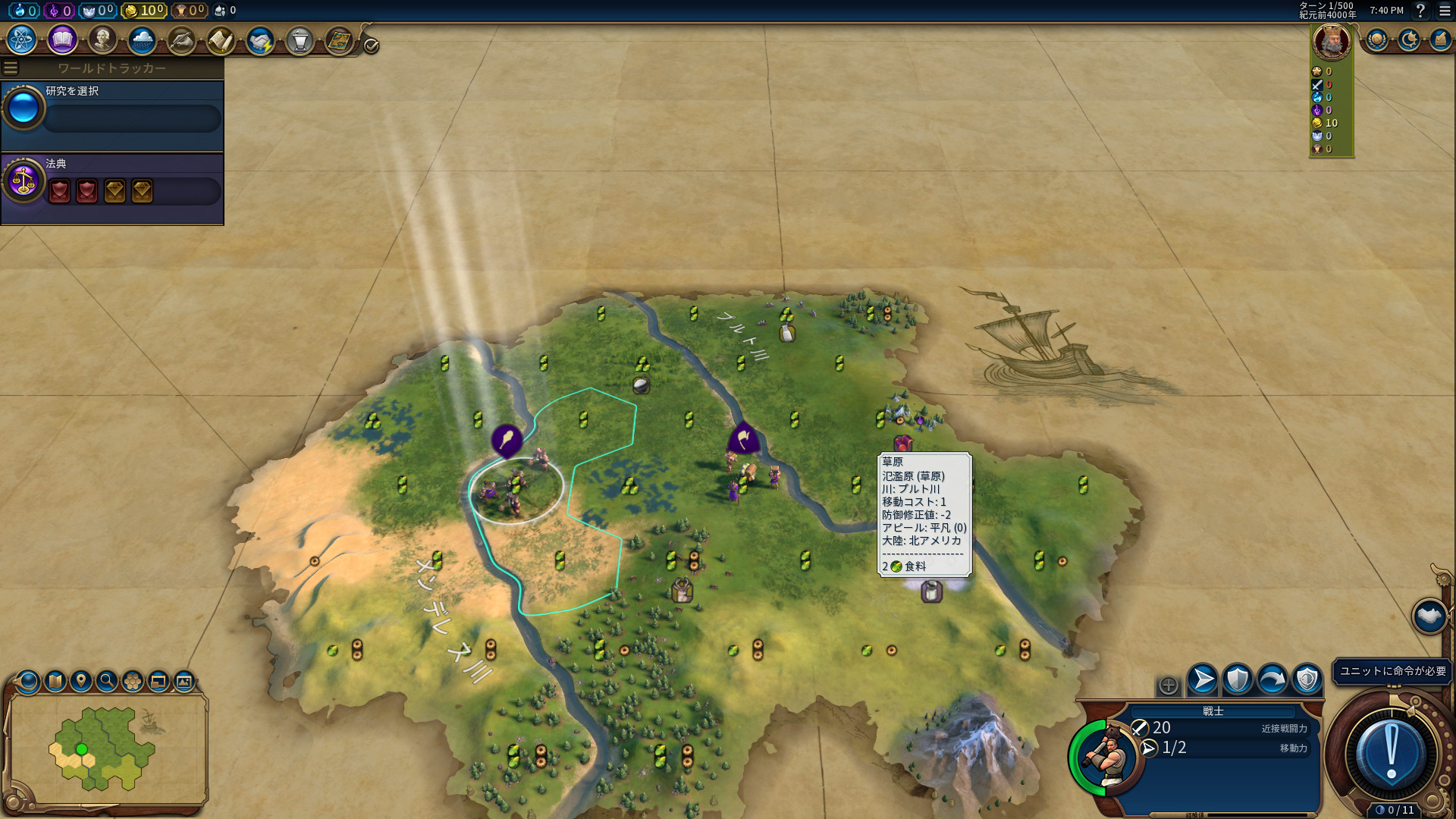Screen dimensions: 1456x819
Task: Show the Great People bust icon
Action: point(102,39)
